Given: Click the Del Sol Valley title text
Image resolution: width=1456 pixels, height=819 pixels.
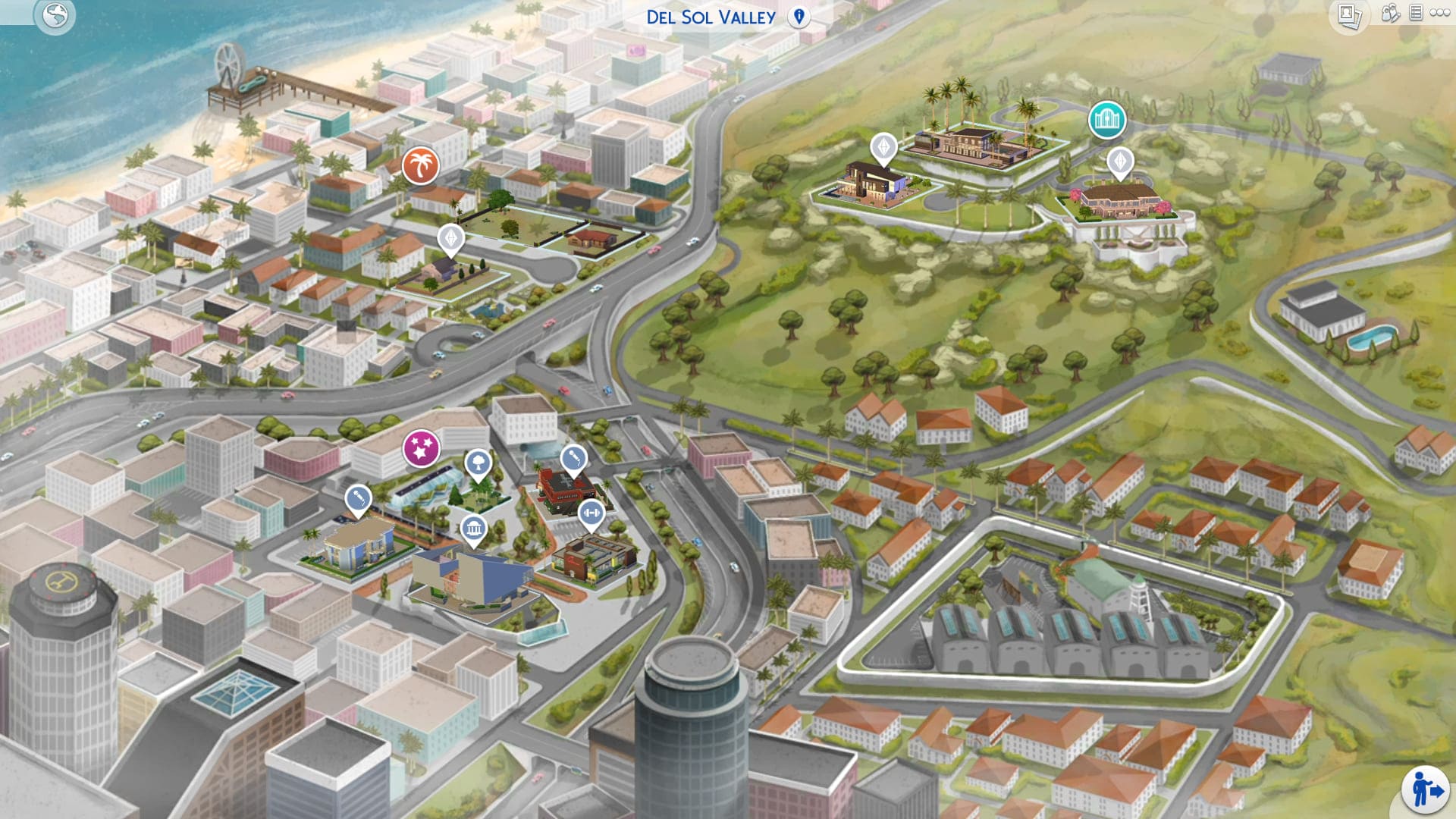Looking at the screenshot, I should [711, 17].
